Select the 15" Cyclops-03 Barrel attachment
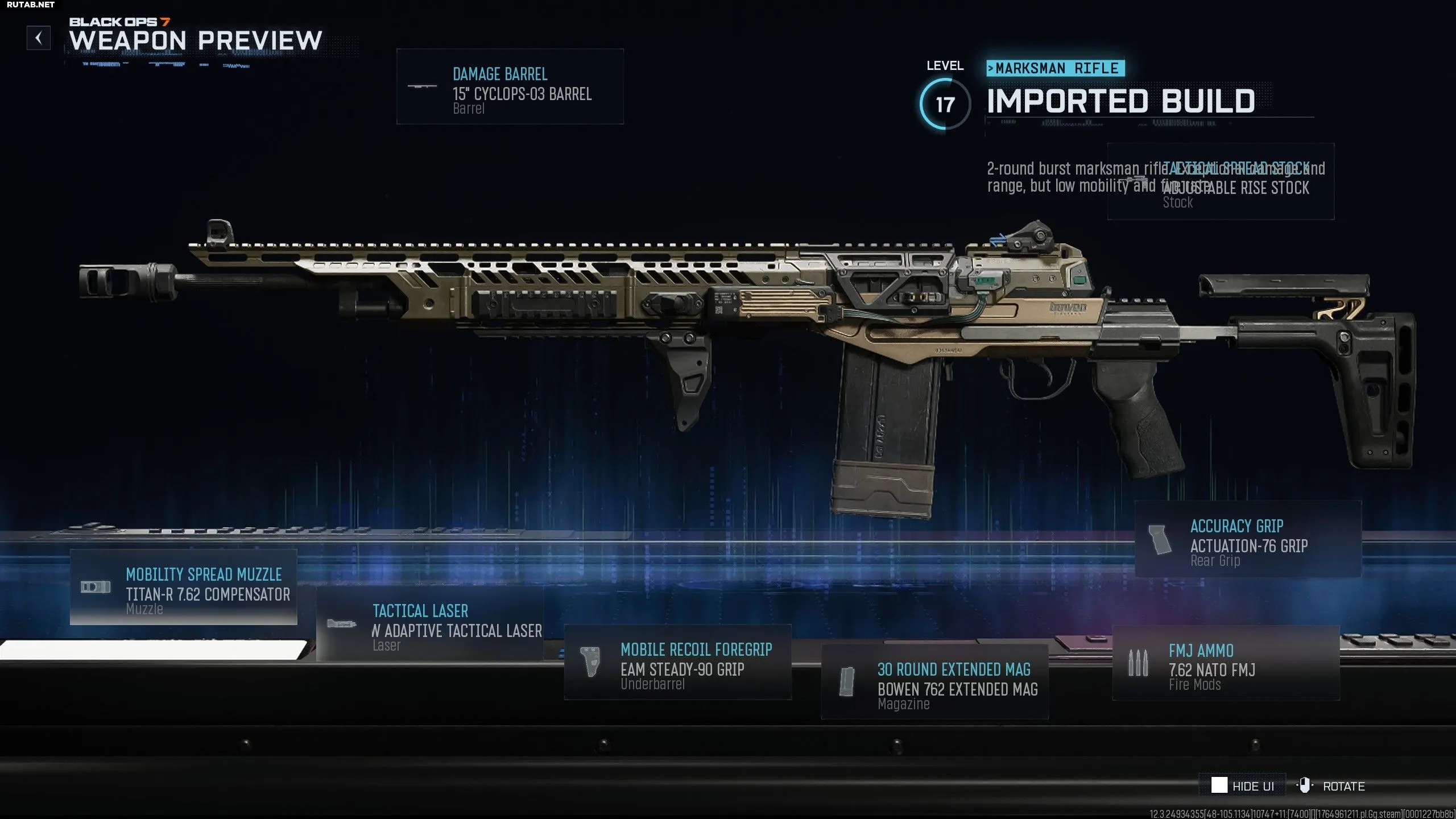 [510, 86]
